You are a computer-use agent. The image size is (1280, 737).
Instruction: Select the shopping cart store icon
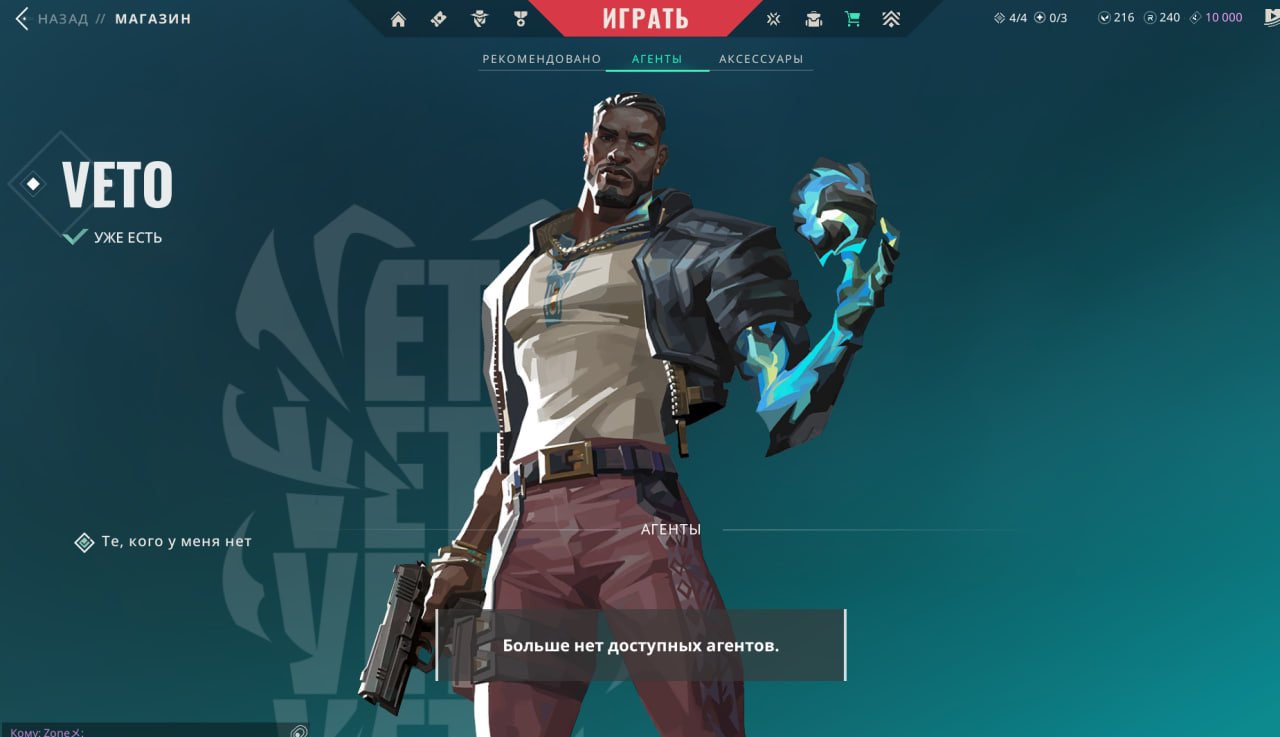click(x=852, y=18)
